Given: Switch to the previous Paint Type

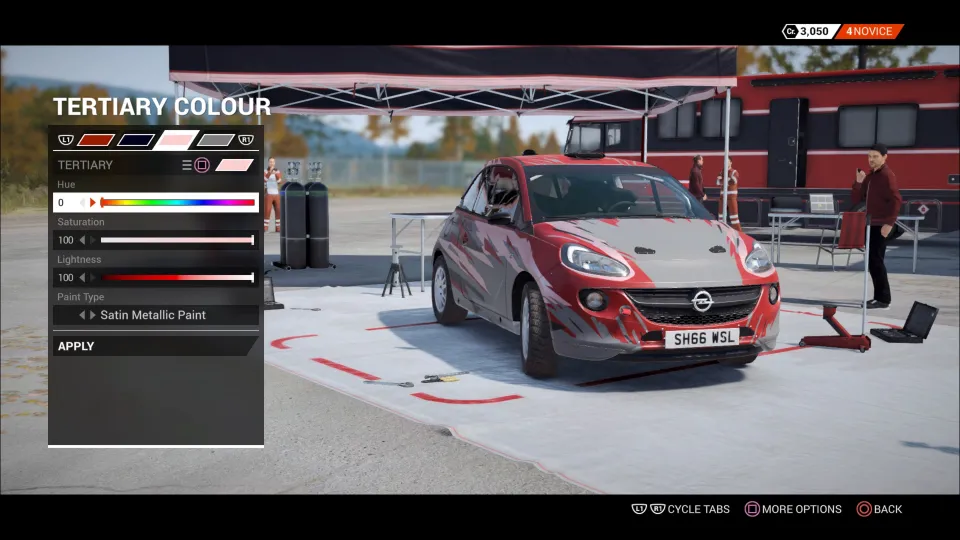Looking at the screenshot, I should click(82, 315).
